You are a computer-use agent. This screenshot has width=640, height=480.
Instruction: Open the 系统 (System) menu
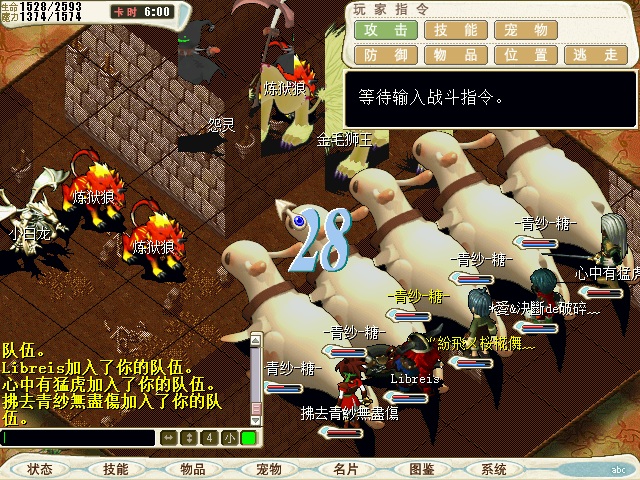(494, 468)
